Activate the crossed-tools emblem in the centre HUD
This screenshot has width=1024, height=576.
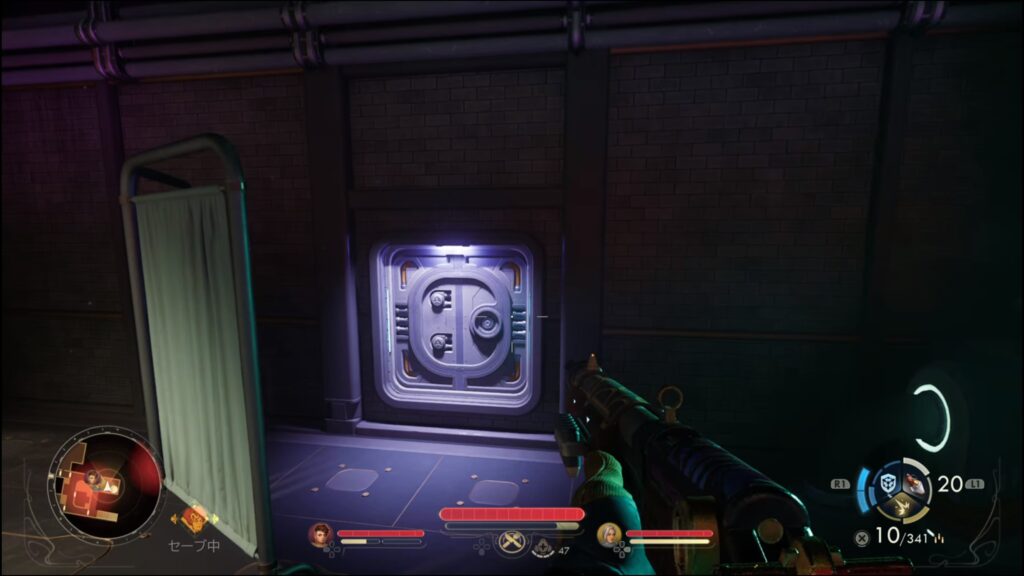click(x=512, y=541)
